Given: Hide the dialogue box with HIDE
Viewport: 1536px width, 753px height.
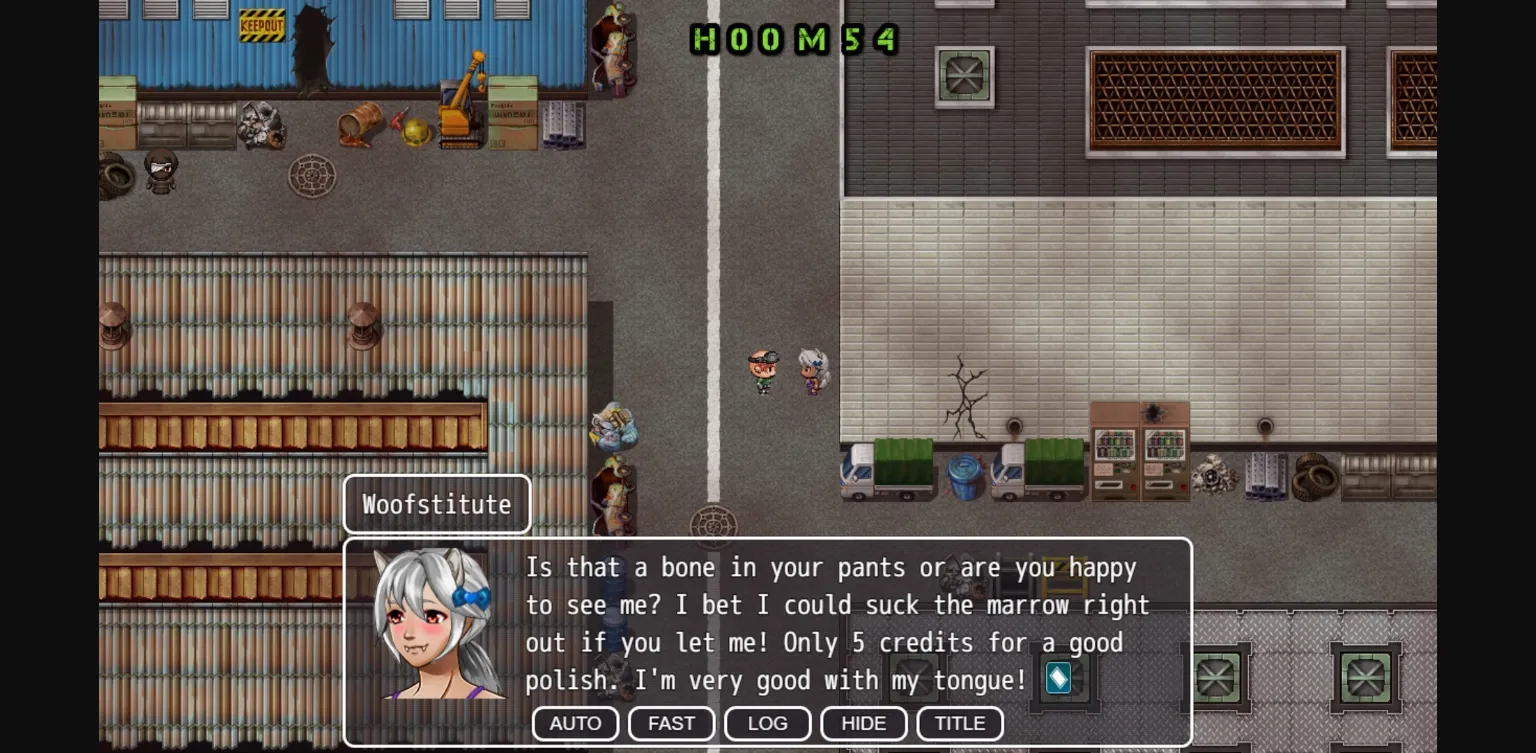Looking at the screenshot, I should pos(863,723).
